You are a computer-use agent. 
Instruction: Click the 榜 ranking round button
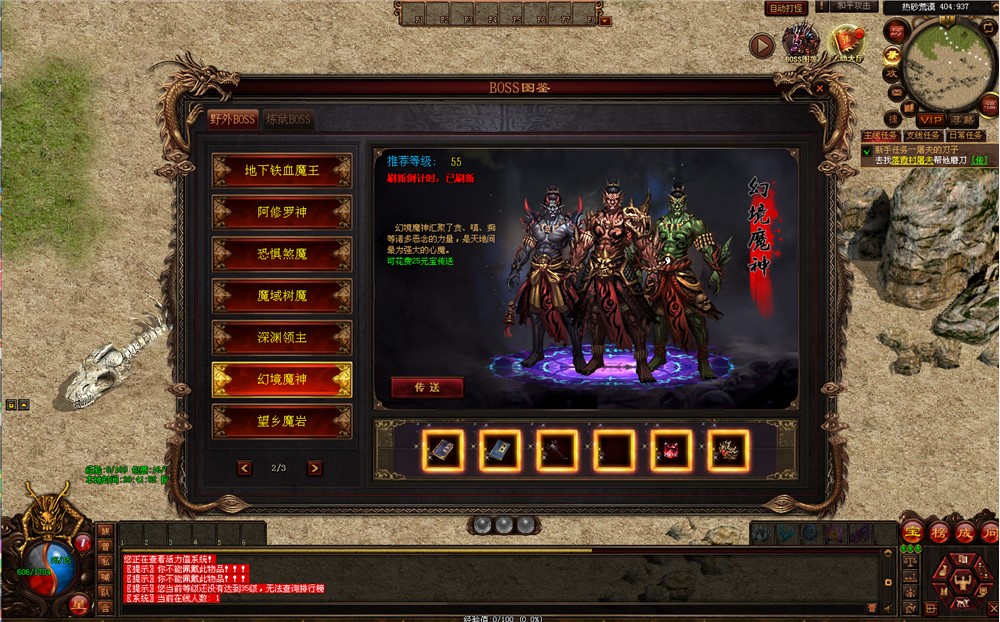pos(938,532)
